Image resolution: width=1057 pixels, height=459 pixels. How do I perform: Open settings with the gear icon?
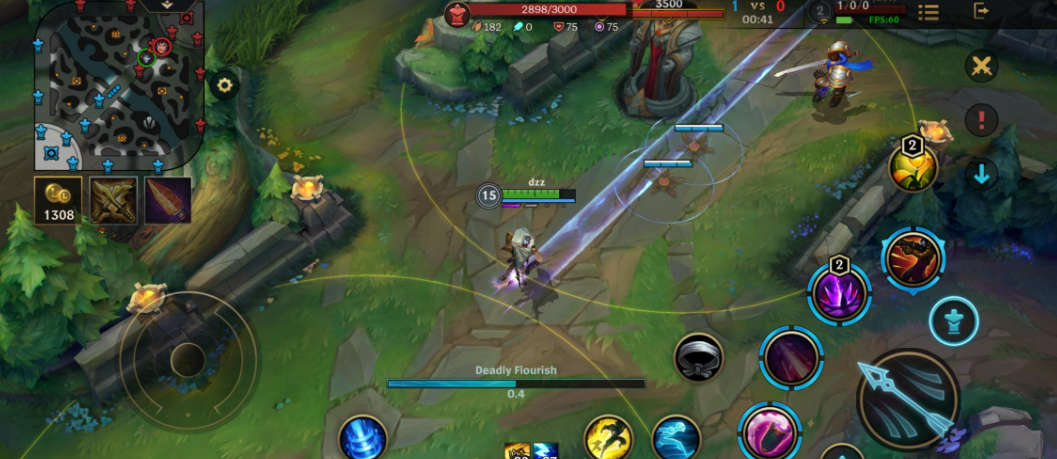[225, 85]
